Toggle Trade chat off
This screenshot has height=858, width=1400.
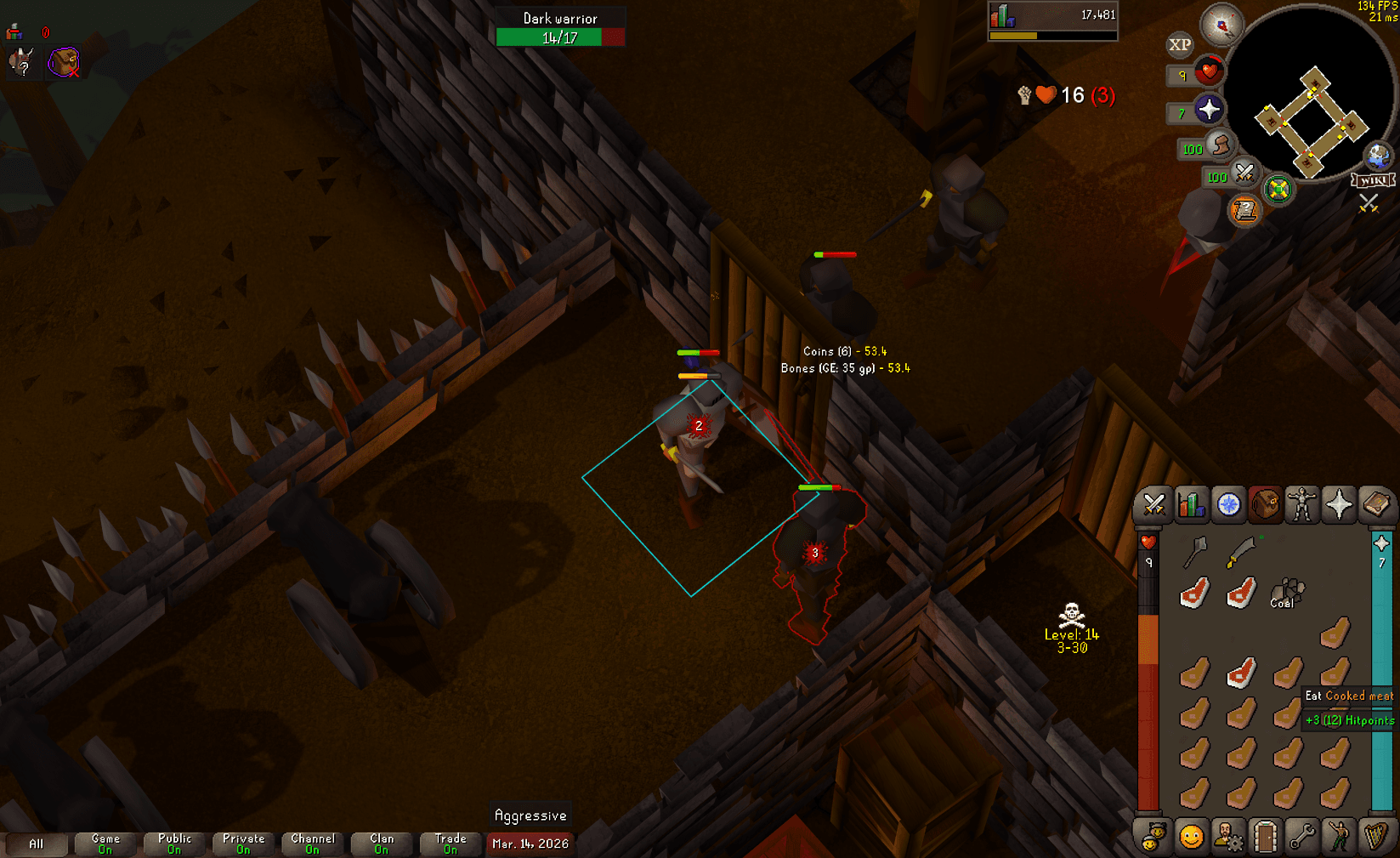(450, 842)
